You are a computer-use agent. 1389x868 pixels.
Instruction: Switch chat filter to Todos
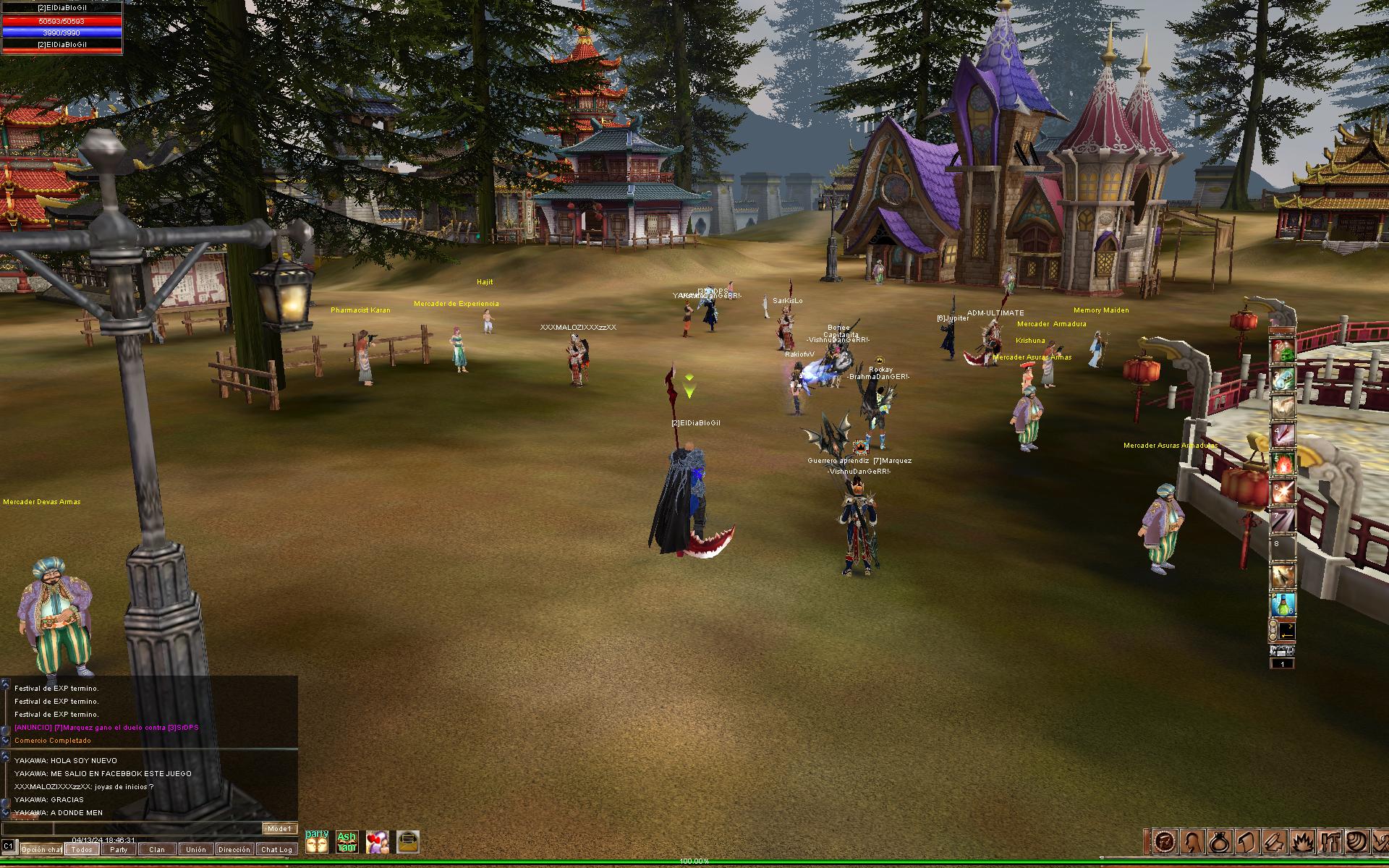click(82, 849)
